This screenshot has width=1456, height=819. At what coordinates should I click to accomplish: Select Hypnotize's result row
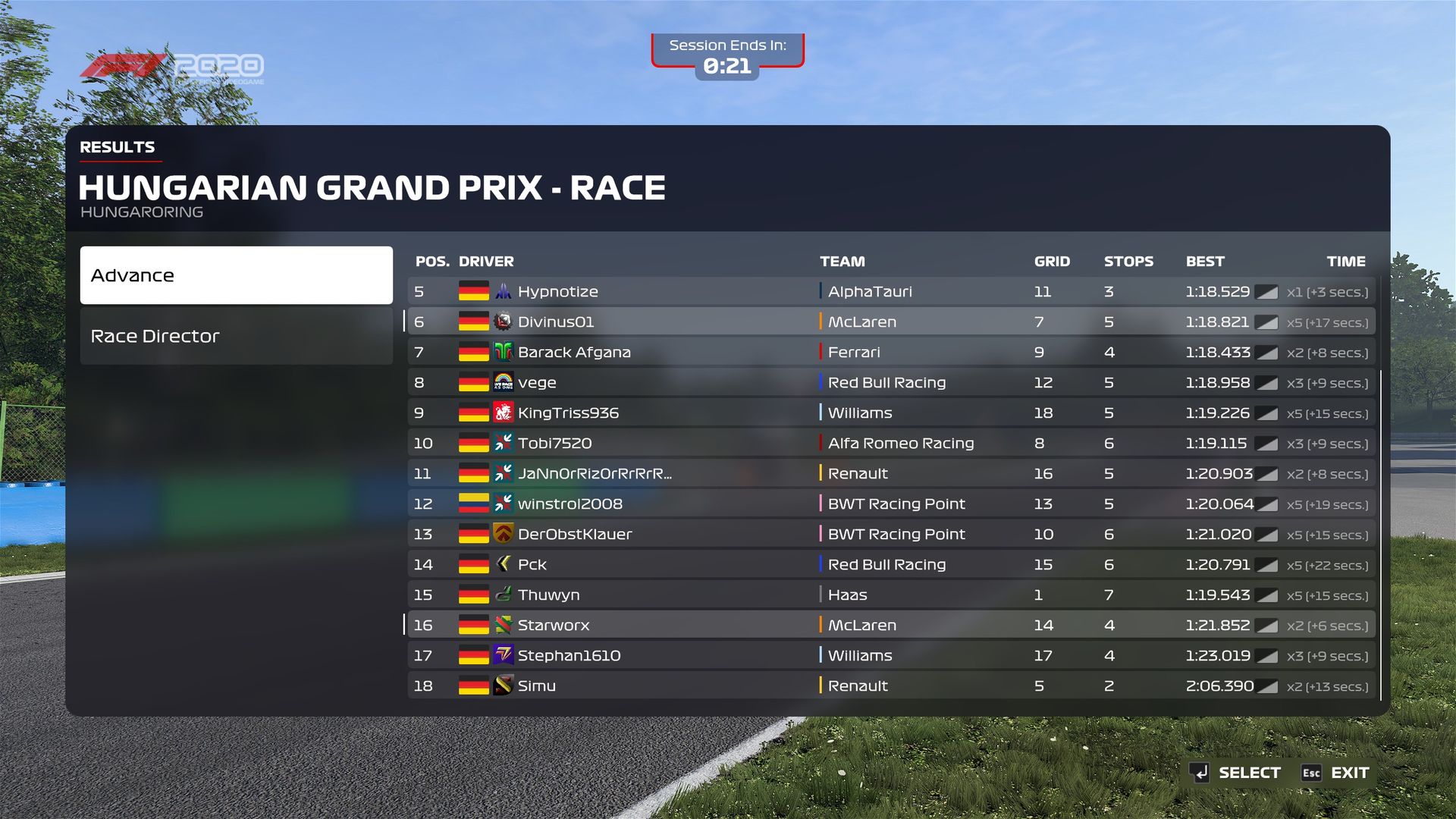891,292
